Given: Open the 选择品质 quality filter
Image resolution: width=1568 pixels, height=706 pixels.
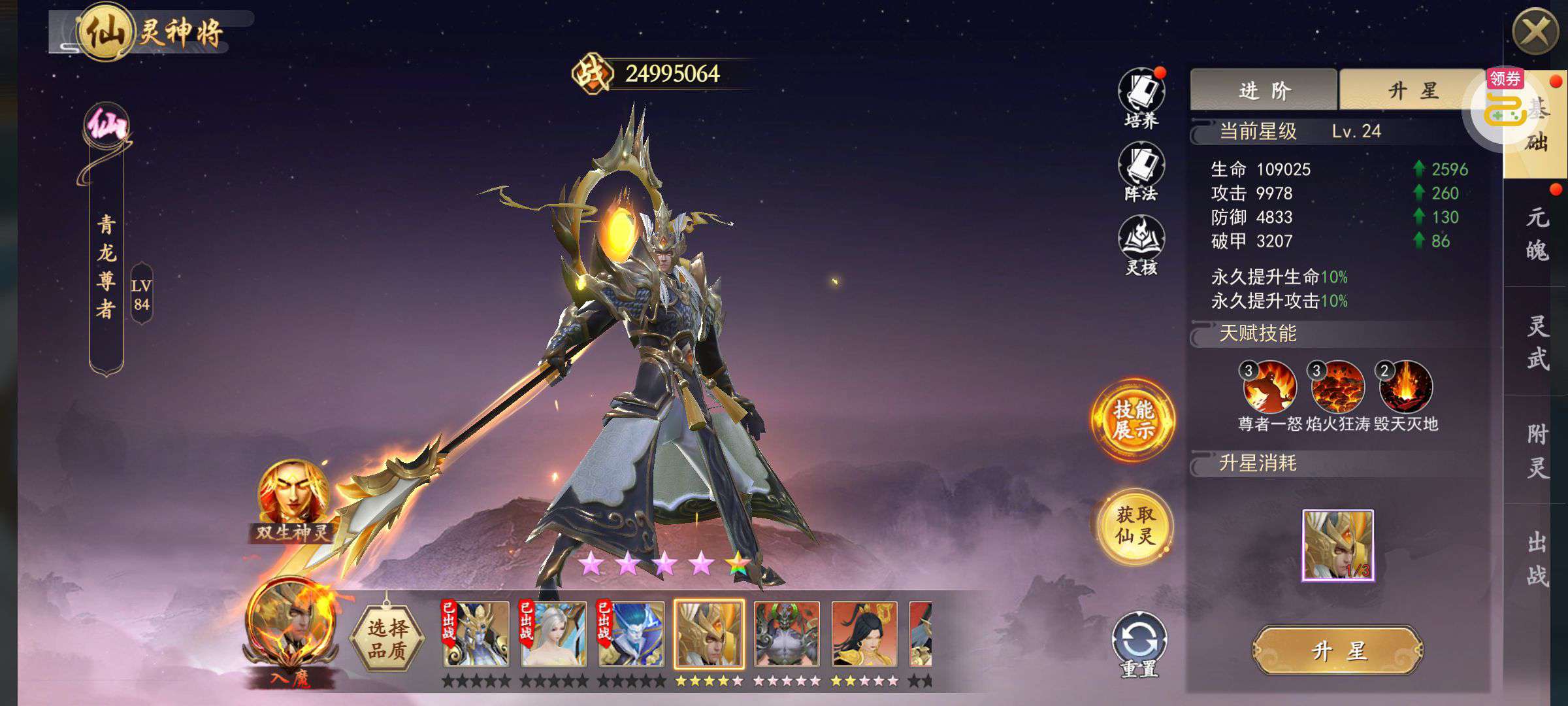Looking at the screenshot, I should click(x=387, y=639).
